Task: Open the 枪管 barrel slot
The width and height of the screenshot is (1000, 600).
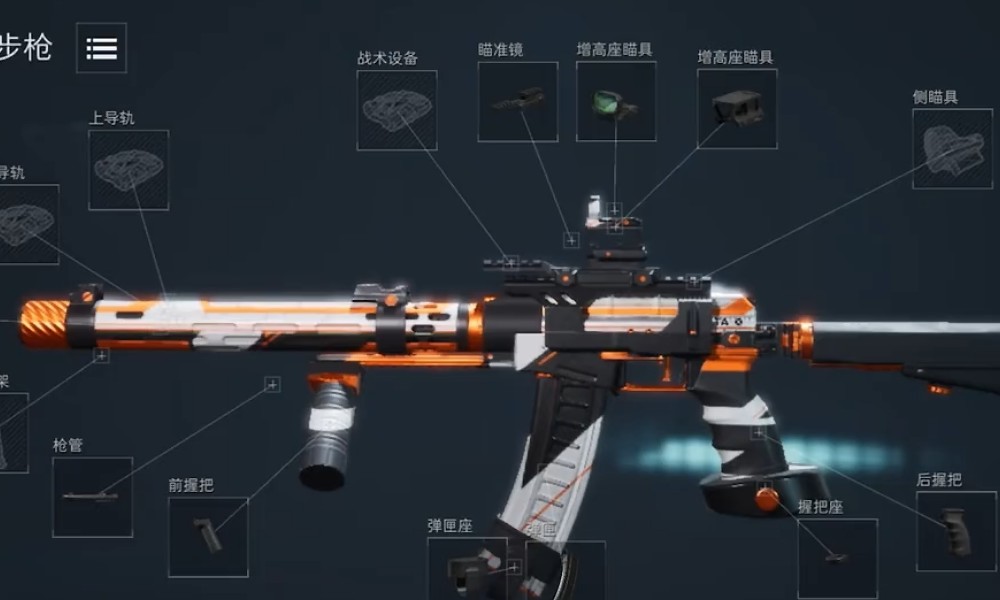Action: point(92,496)
